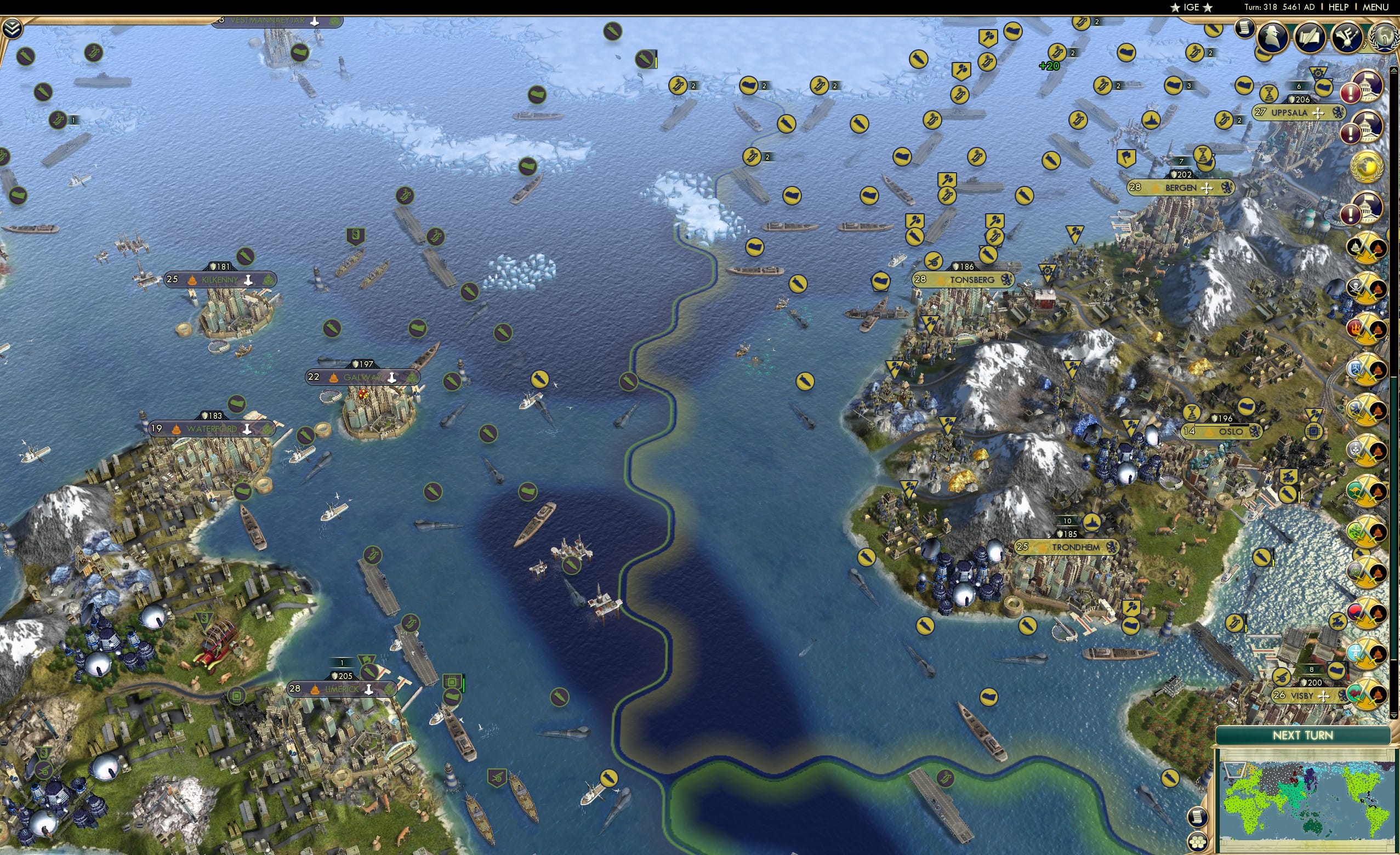Click the puppet indicator on Bergen's banner

1154,190
